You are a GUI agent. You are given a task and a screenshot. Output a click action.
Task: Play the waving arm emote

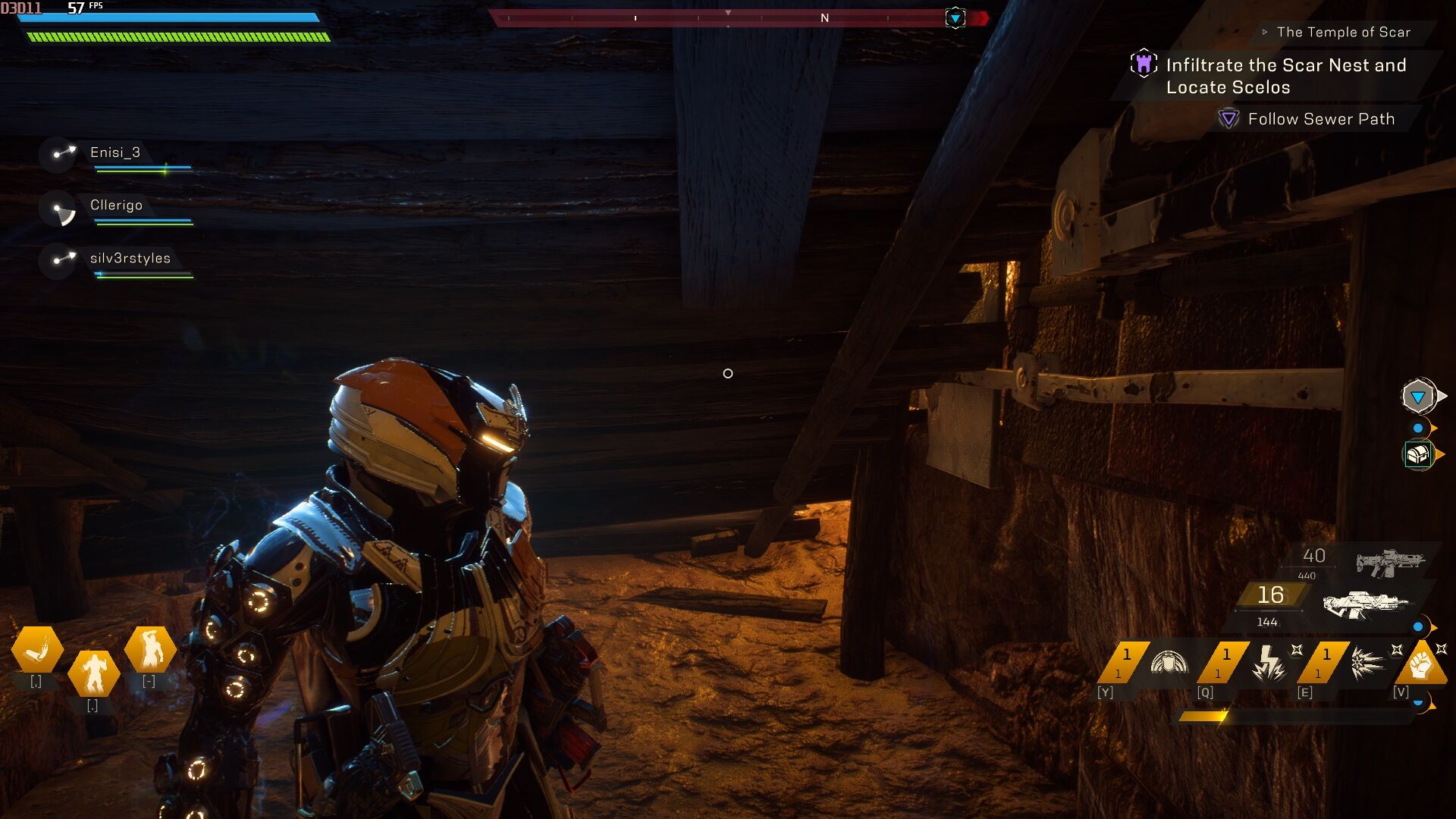pos(37,650)
